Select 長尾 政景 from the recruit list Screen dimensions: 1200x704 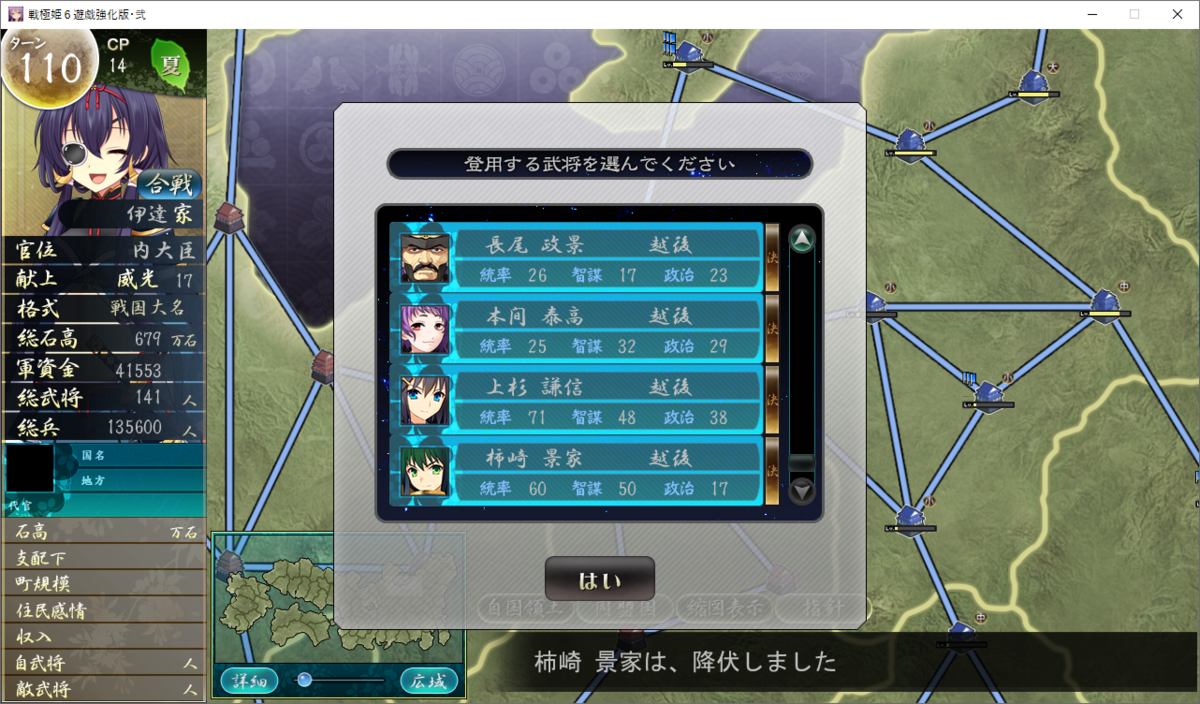point(580,258)
